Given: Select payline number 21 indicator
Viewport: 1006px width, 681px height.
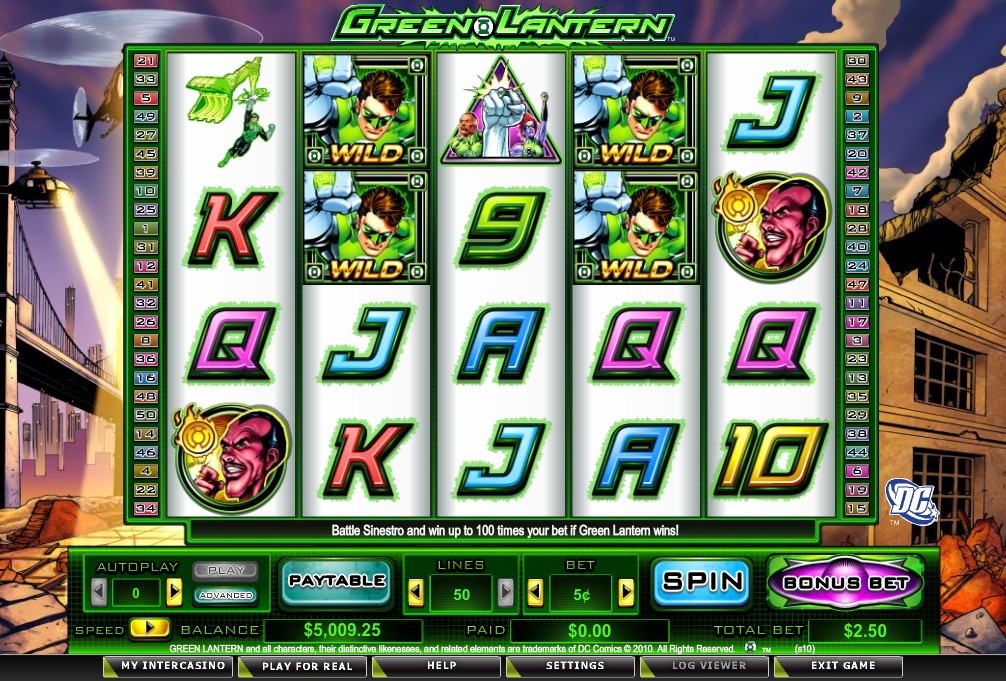Looking at the screenshot, I should point(146,61).
